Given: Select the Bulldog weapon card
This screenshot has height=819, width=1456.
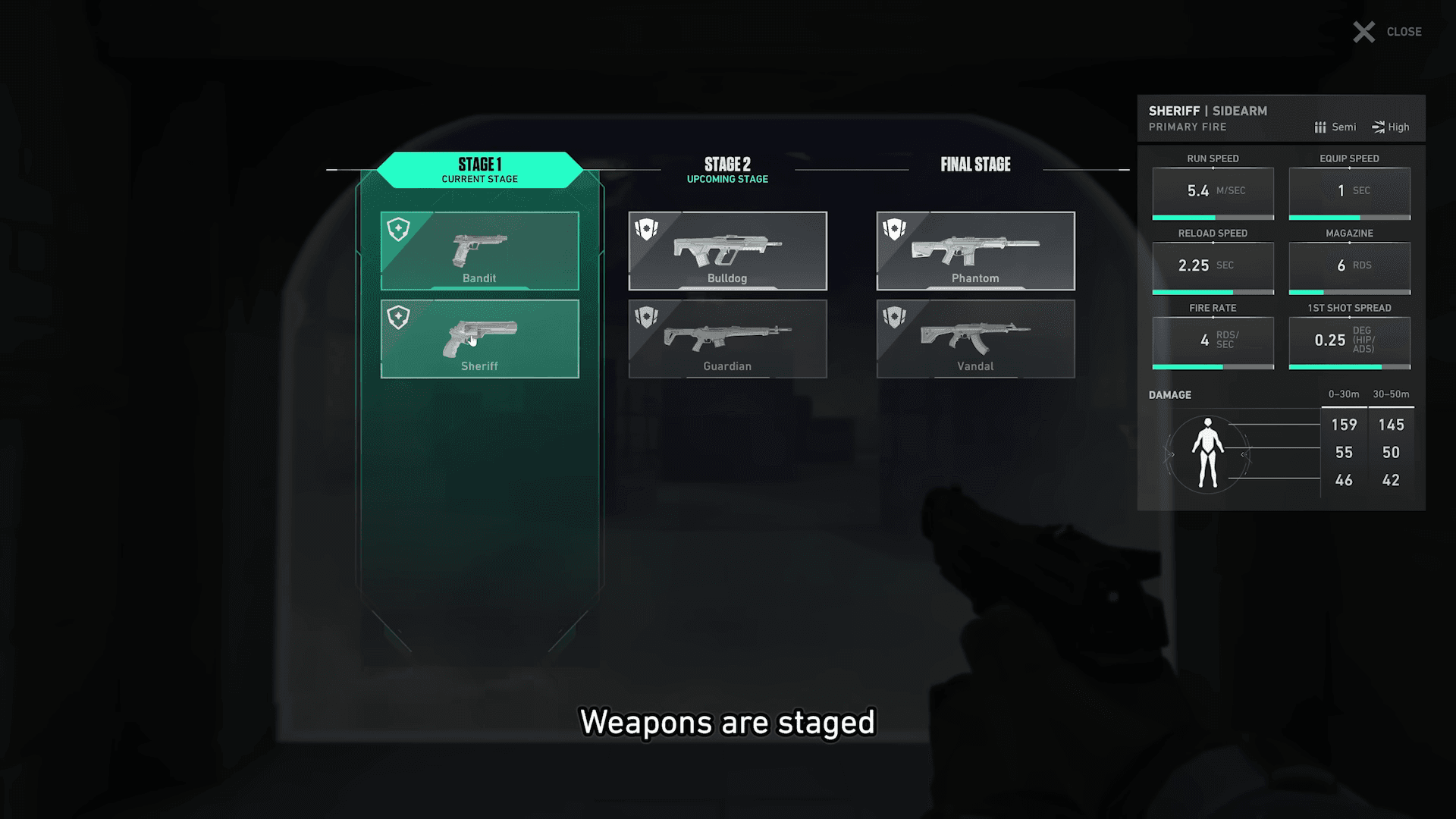Looking at the screenshot, I should 727,250.
